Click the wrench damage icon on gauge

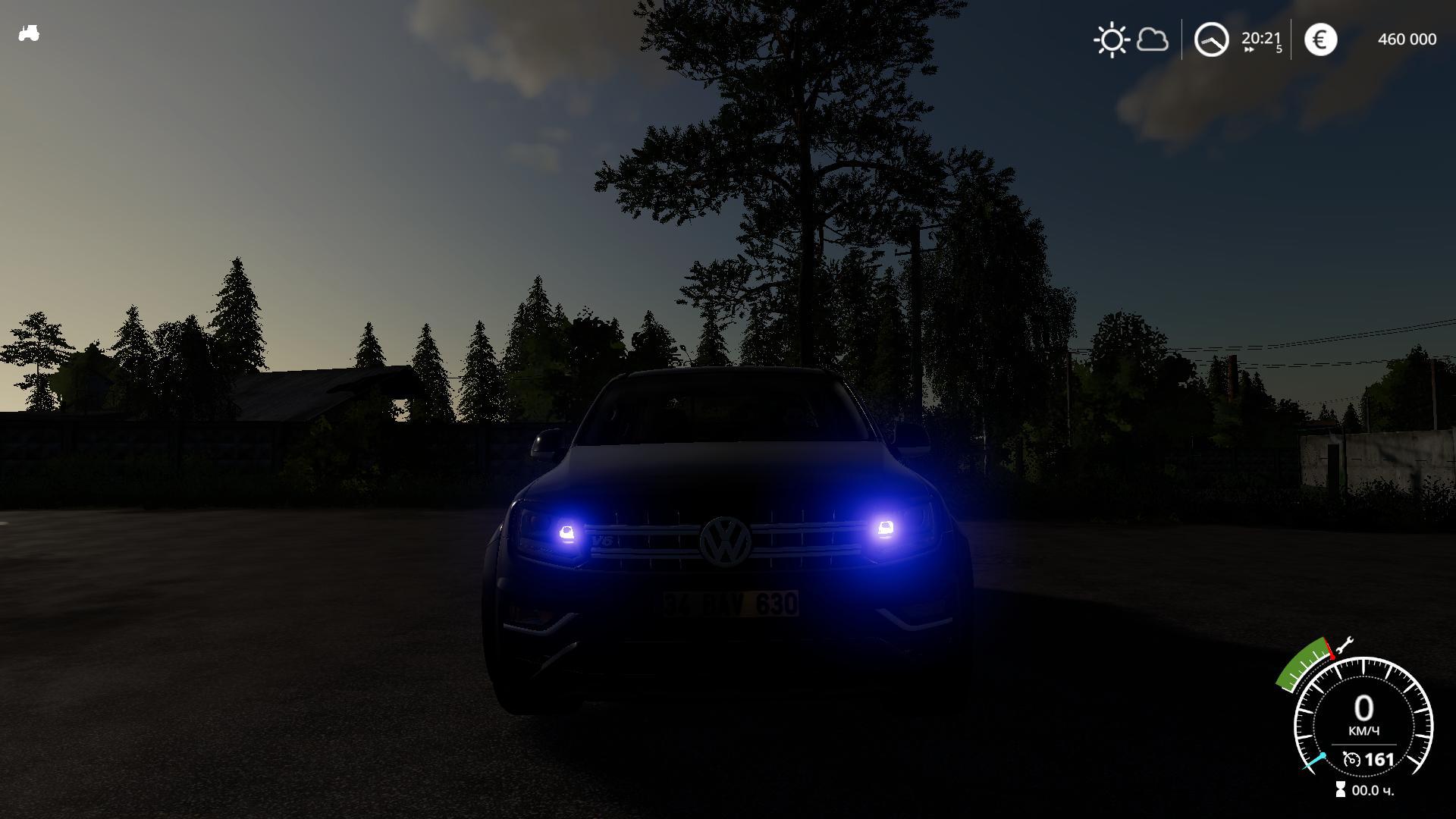click(x=1344, y=645)
